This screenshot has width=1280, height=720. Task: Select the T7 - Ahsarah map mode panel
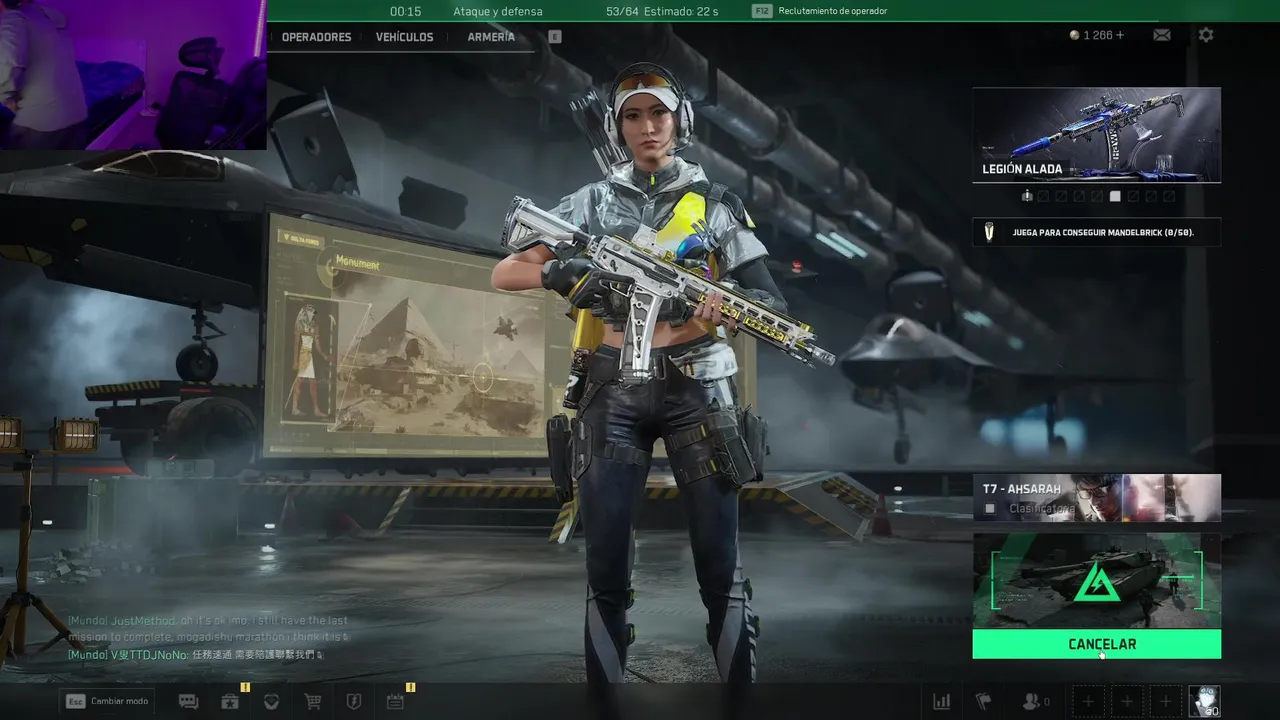(1096, 498)
